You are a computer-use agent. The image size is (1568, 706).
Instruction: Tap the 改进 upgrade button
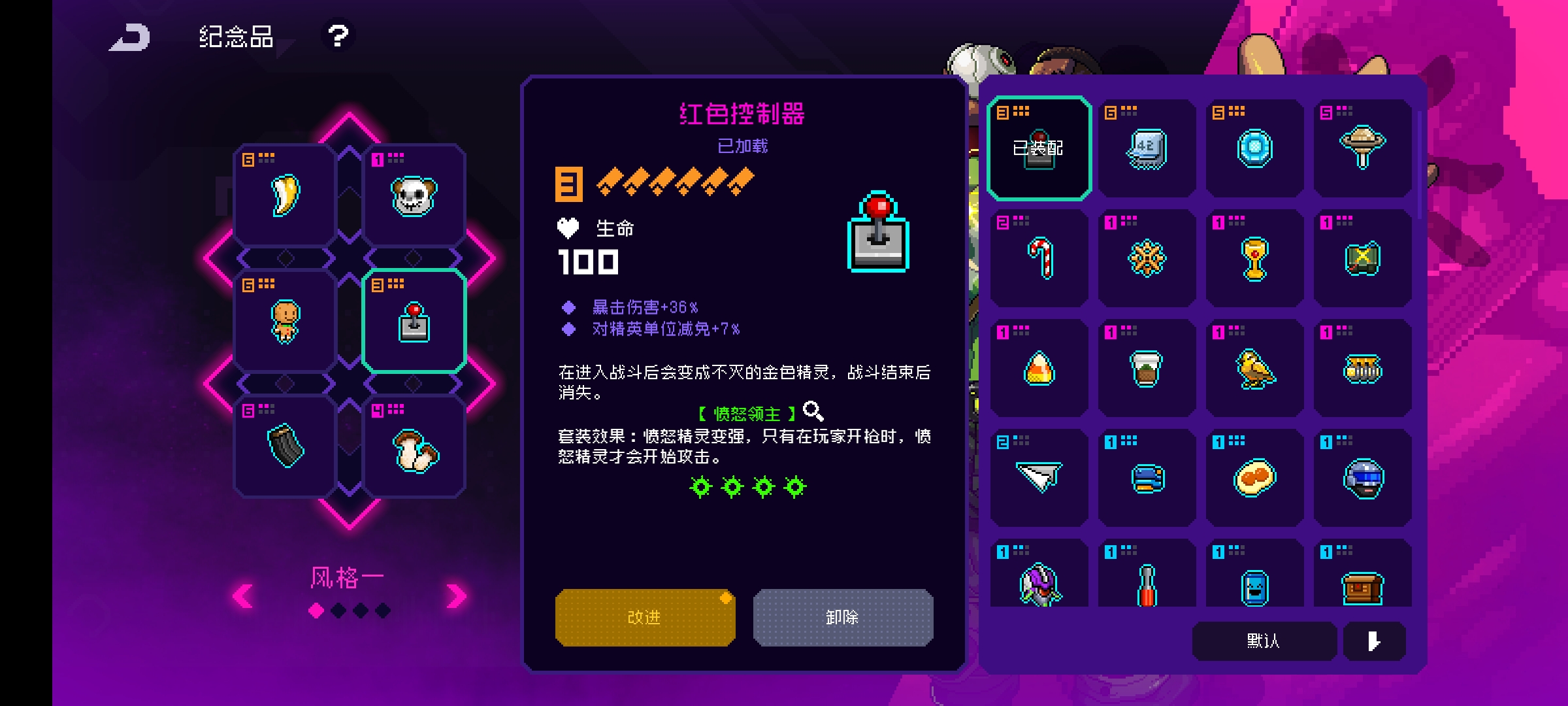(x=645, y=617)
